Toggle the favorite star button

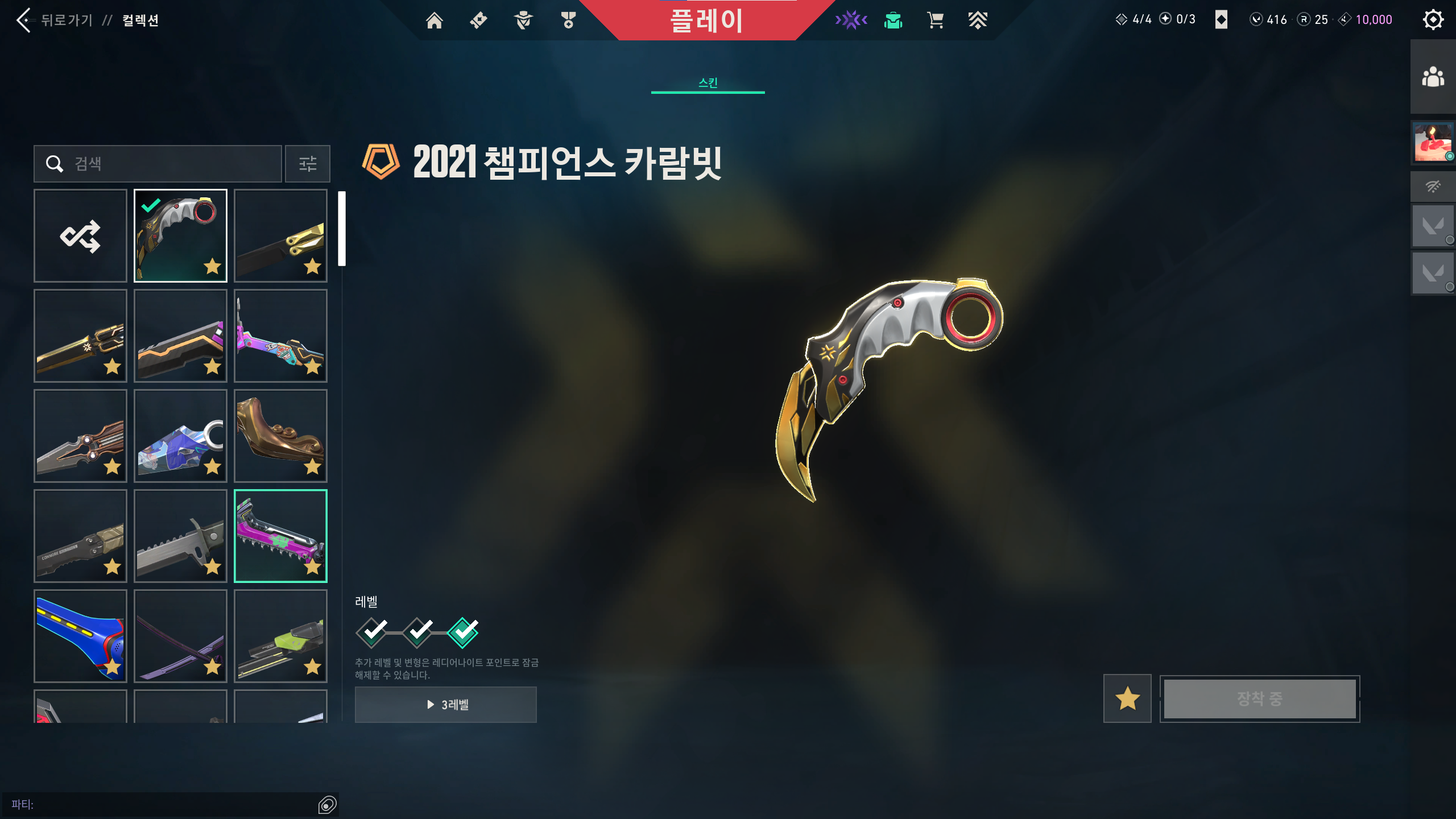click(x=1127, y=698)
